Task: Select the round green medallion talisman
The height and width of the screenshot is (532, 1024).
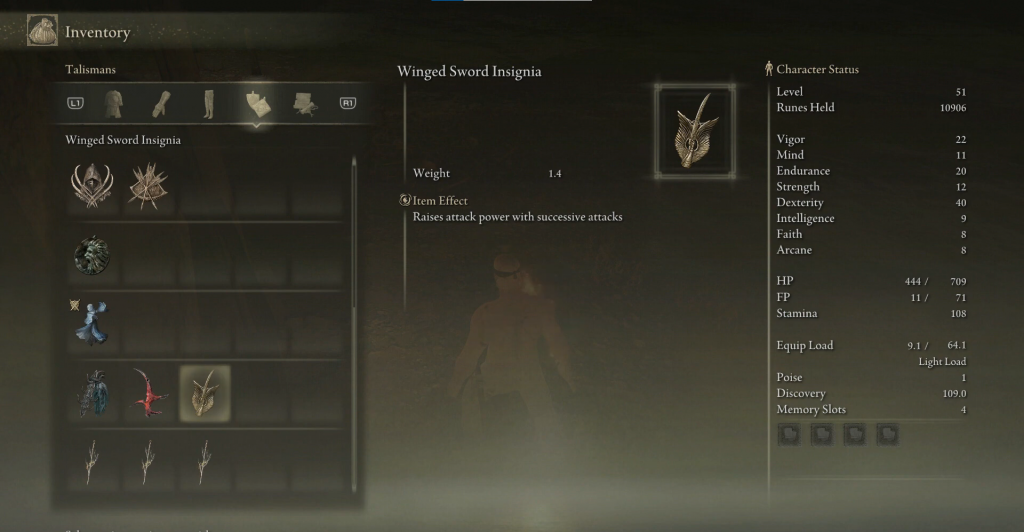Action: point(92,256)
